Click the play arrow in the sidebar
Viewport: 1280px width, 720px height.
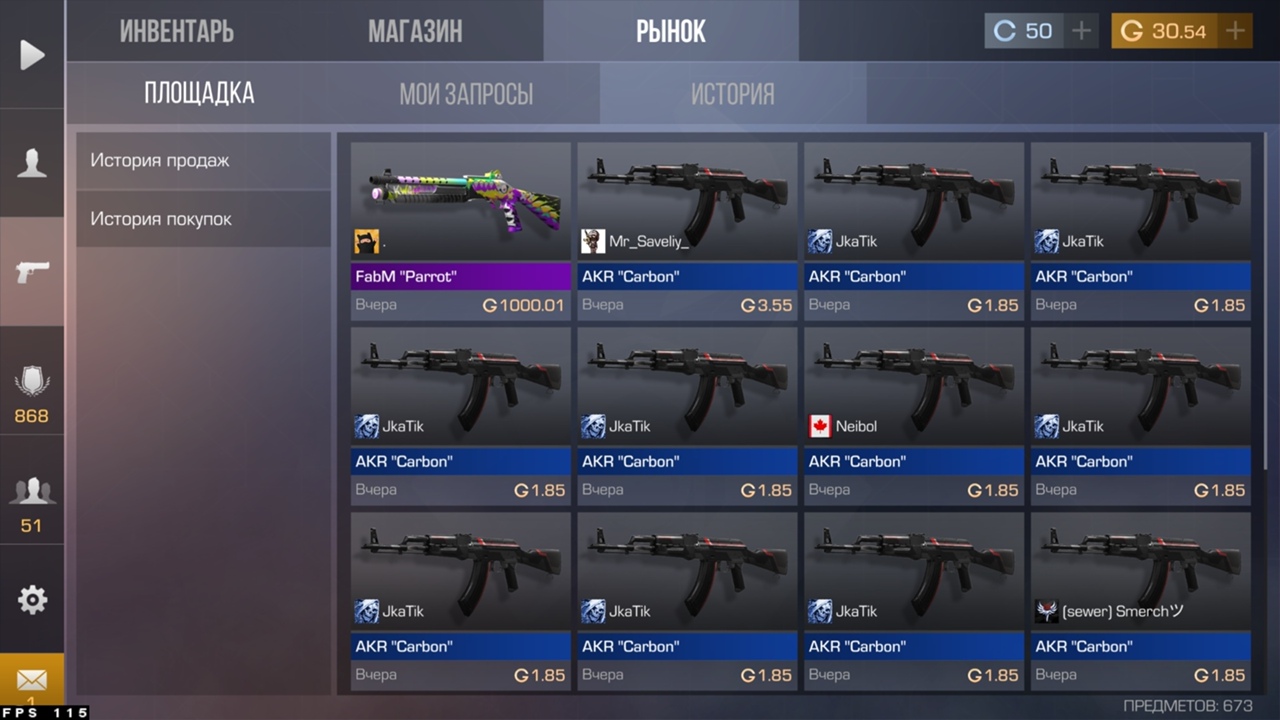[x=32, y=55]
